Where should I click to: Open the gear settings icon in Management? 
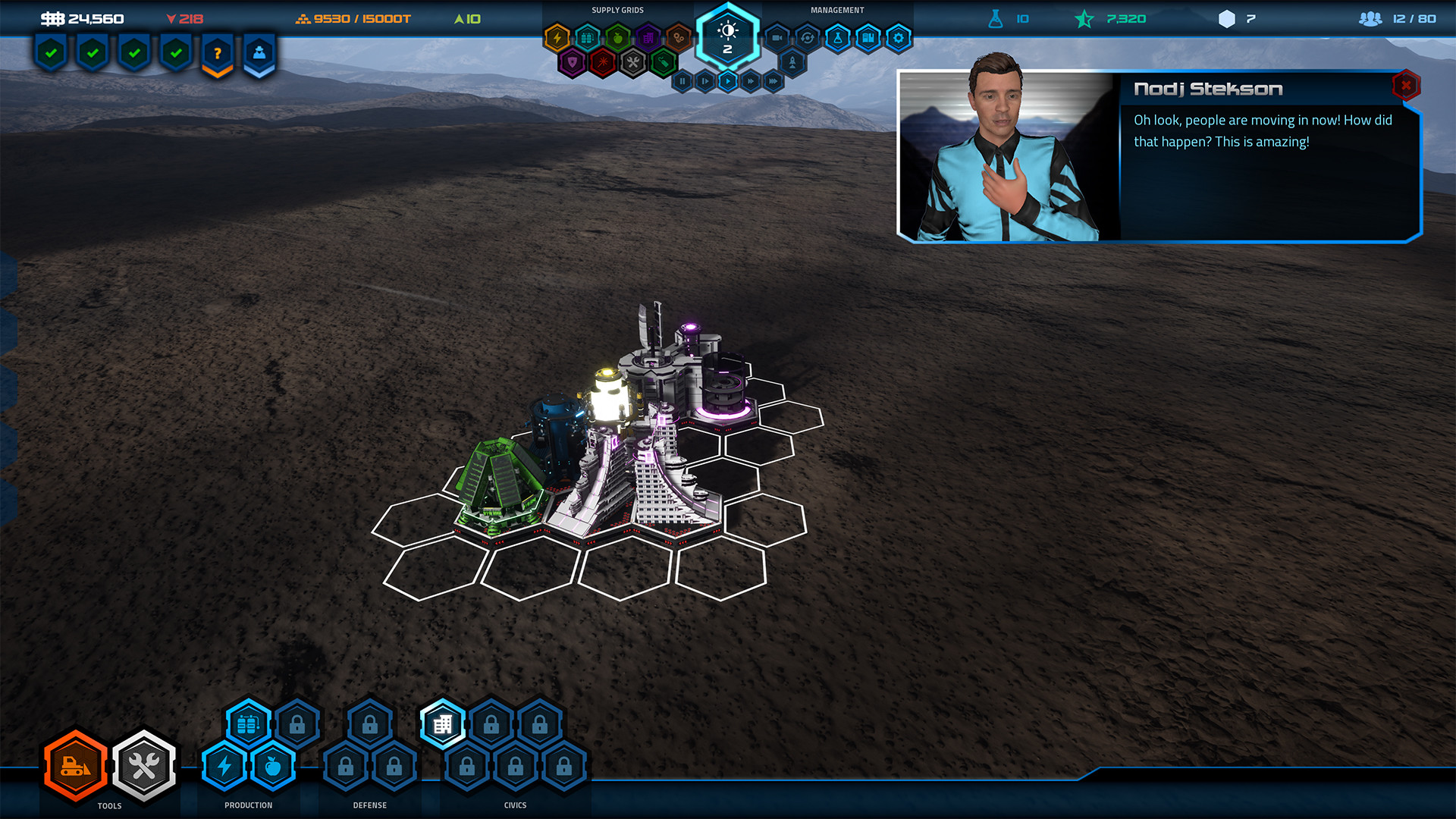[899, 37]
